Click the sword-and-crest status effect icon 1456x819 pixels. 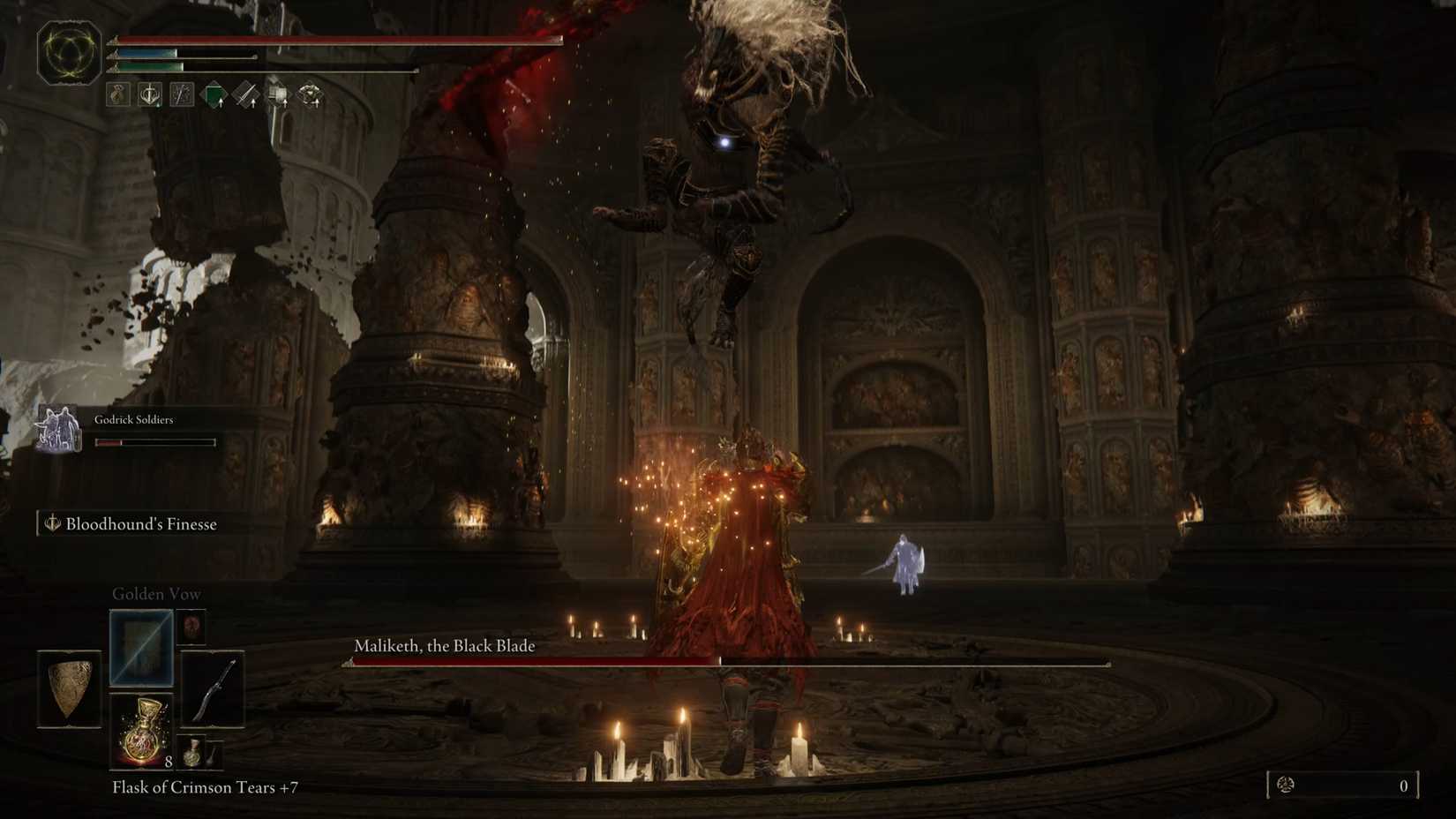tap(149, 94)
